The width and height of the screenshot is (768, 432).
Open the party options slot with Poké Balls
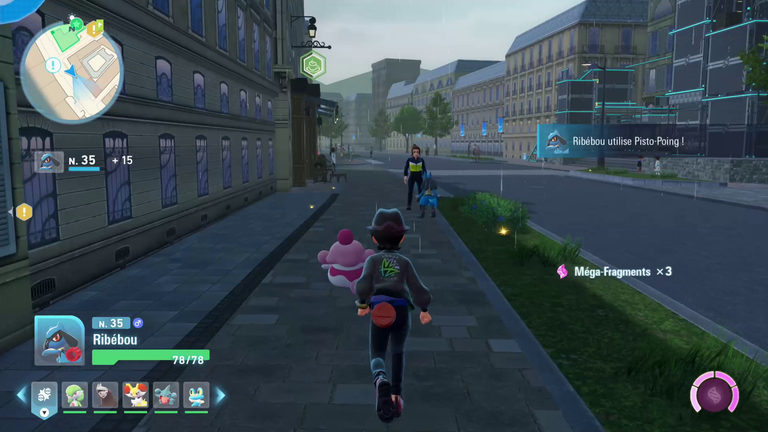[x=45, y=396]
